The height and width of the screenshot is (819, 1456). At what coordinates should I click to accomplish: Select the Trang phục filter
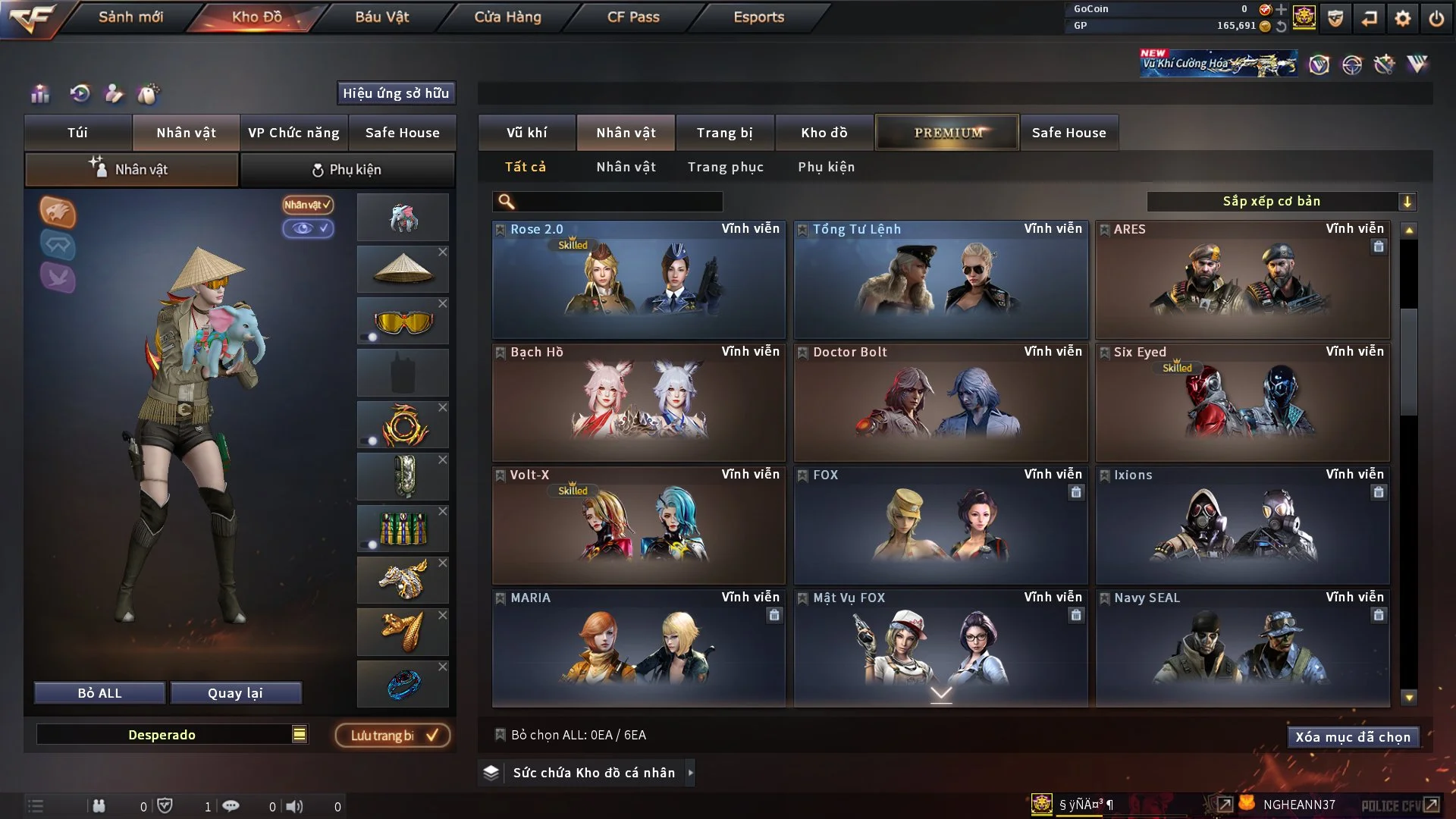point(725,167)
